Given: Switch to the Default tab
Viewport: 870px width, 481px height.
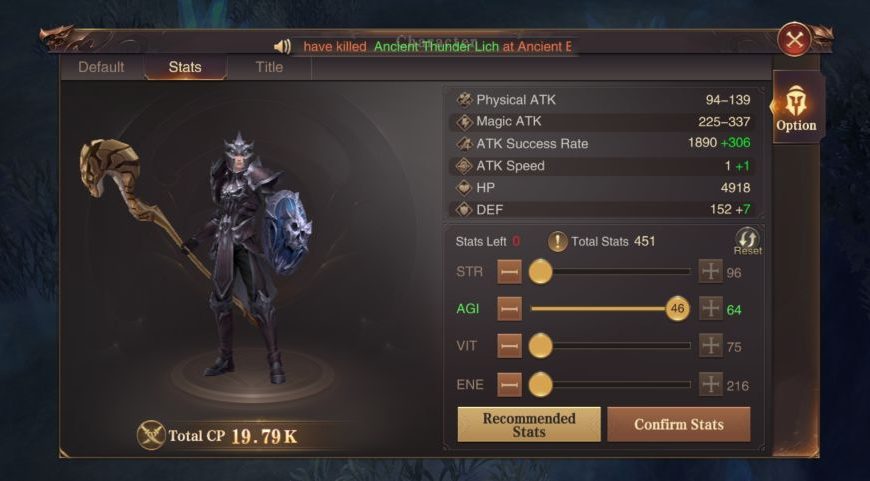Looking at the screenshot, I should click(101, 67).
